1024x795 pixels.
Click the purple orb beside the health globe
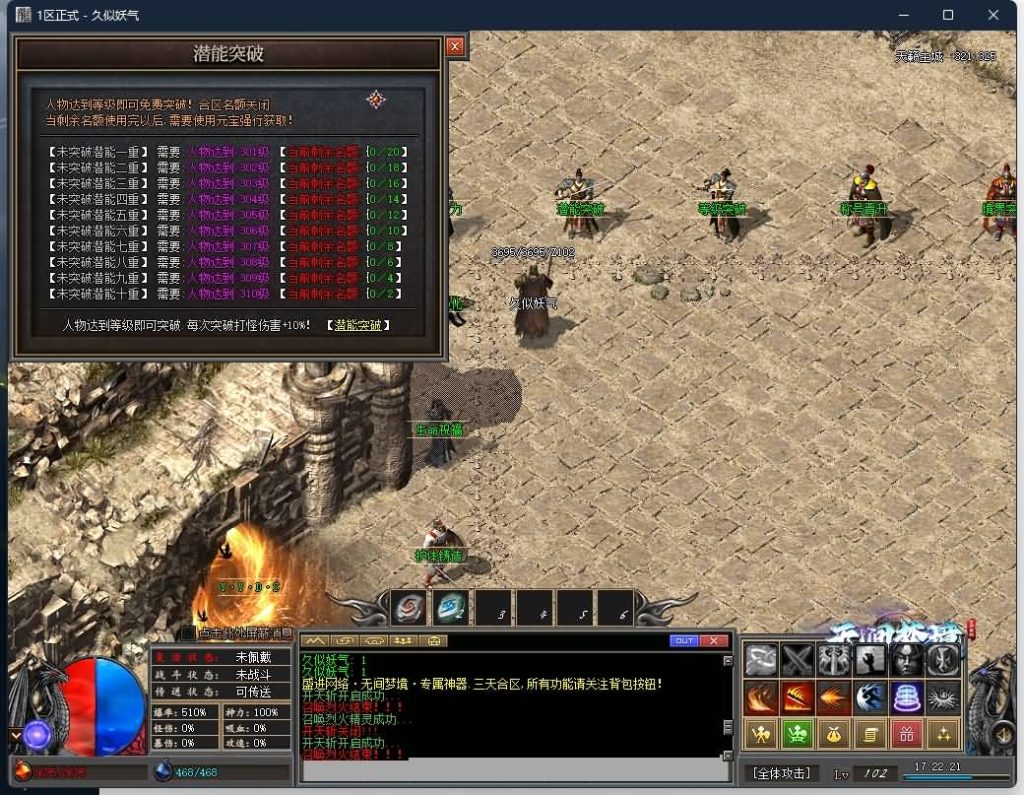[x=38, y=735]
